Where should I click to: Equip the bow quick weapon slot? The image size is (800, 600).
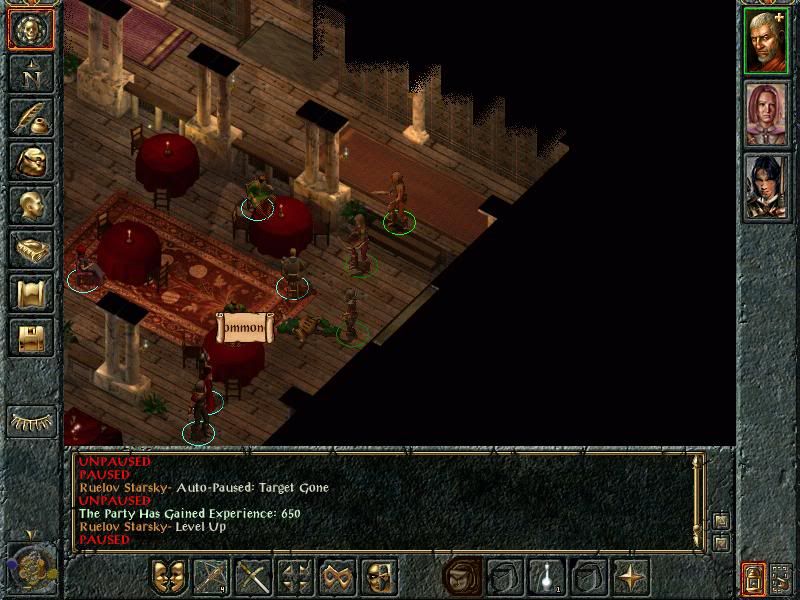211,577
